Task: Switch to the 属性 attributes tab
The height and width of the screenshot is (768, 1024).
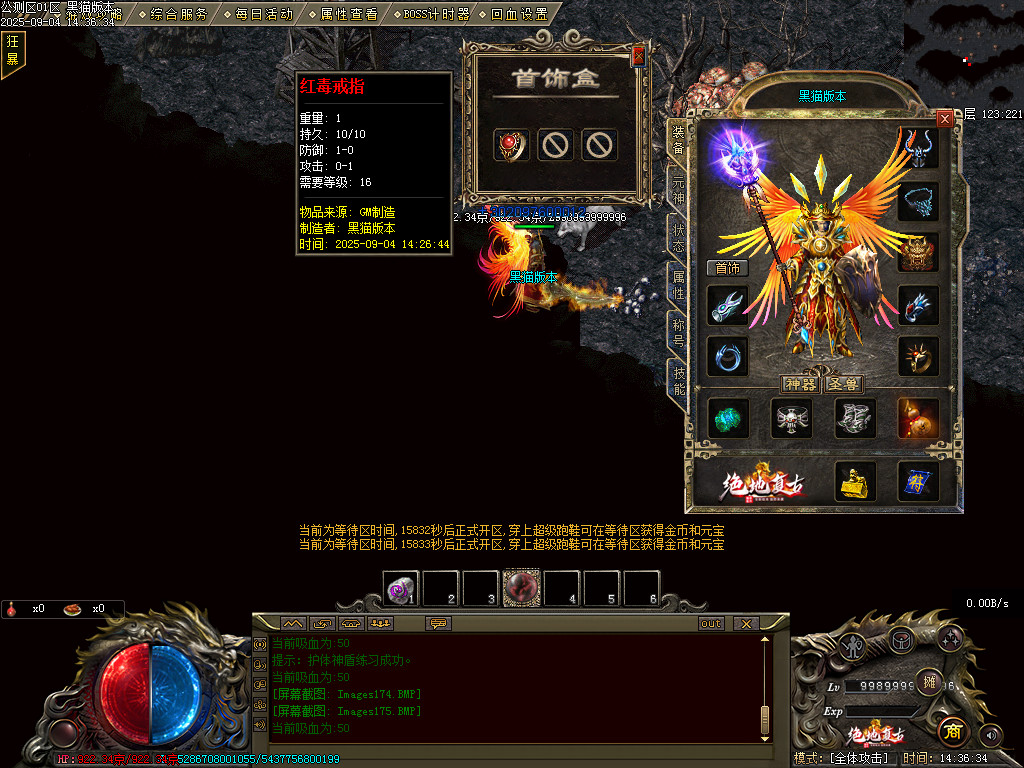Action: (x=678, y=286)
